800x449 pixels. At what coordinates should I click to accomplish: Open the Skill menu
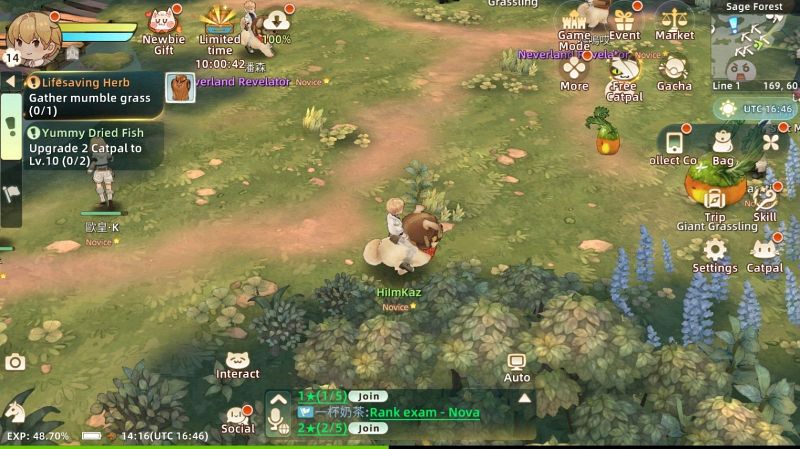pyautogui.click(x=765, y=203)
